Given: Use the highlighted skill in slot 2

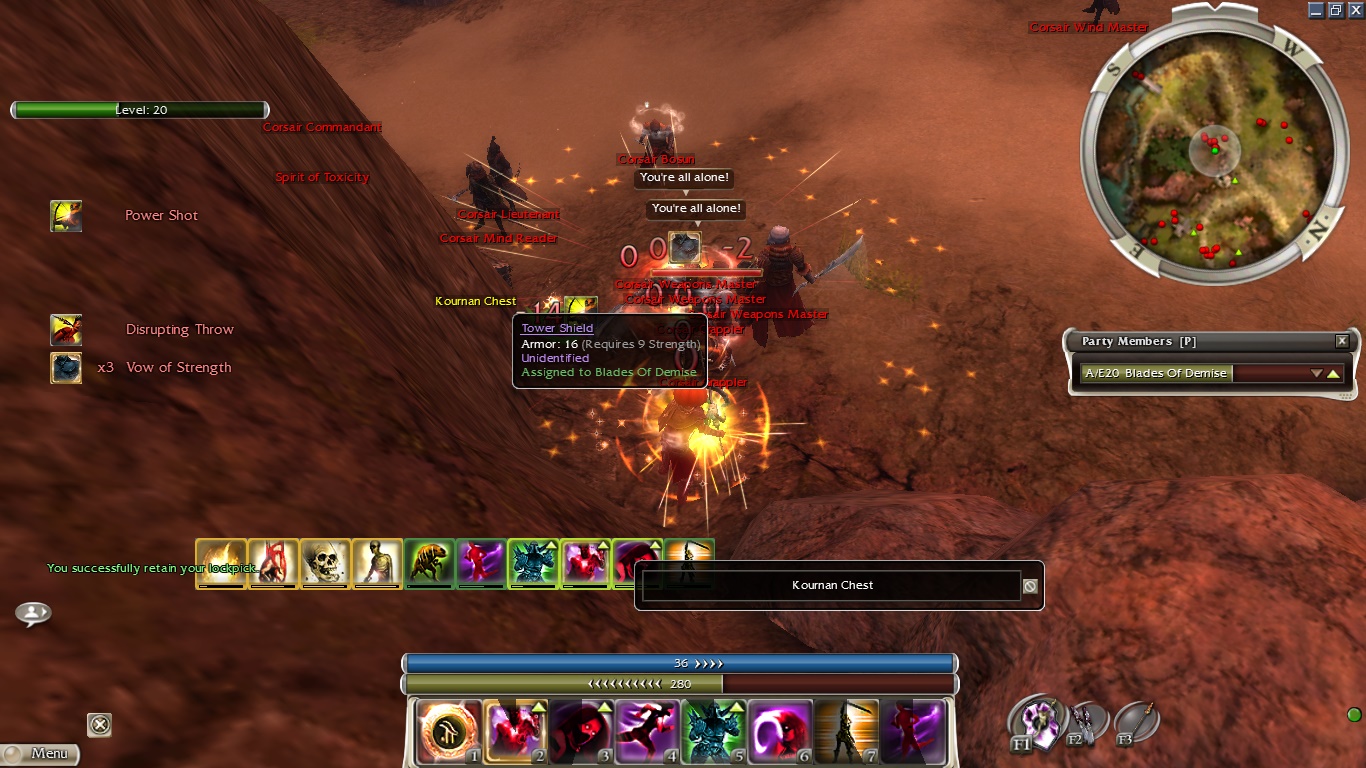Looking at the screenshot, I should (x=515, y=730).
